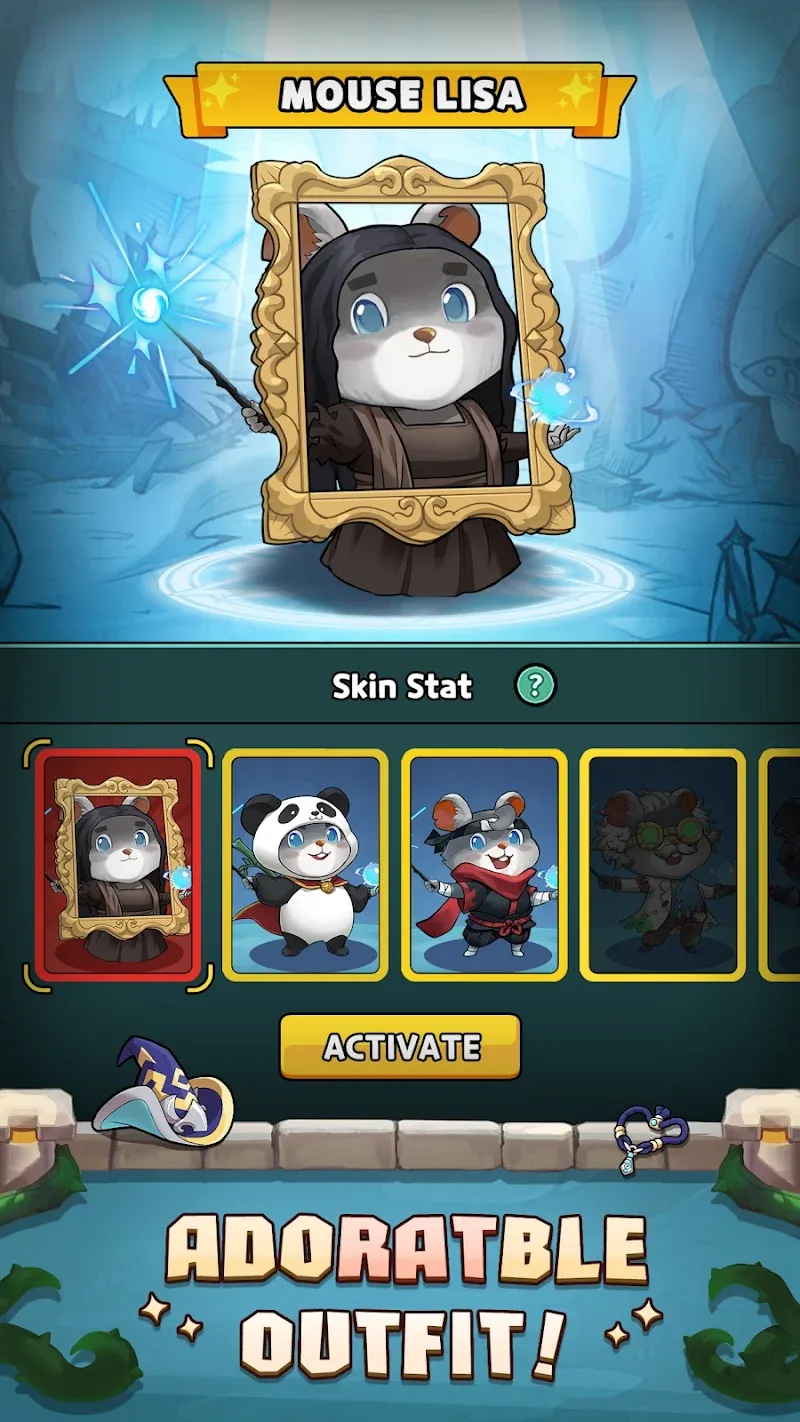Pick the red-scarf ninja skin card
Screen dimensions: 800x1422
tap(484, 864)
